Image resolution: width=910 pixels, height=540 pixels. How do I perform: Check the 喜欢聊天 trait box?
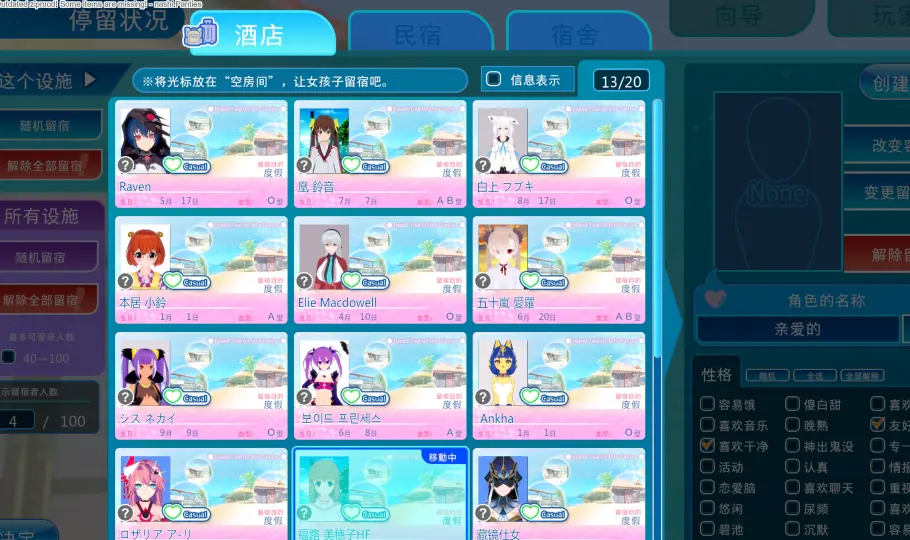(793, 488)
